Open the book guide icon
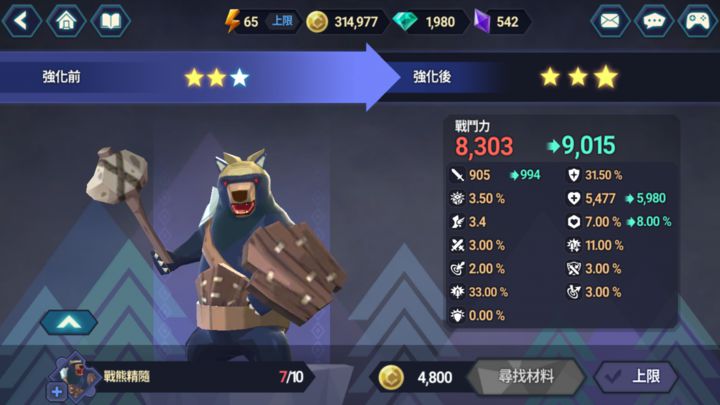 point(110,20)
